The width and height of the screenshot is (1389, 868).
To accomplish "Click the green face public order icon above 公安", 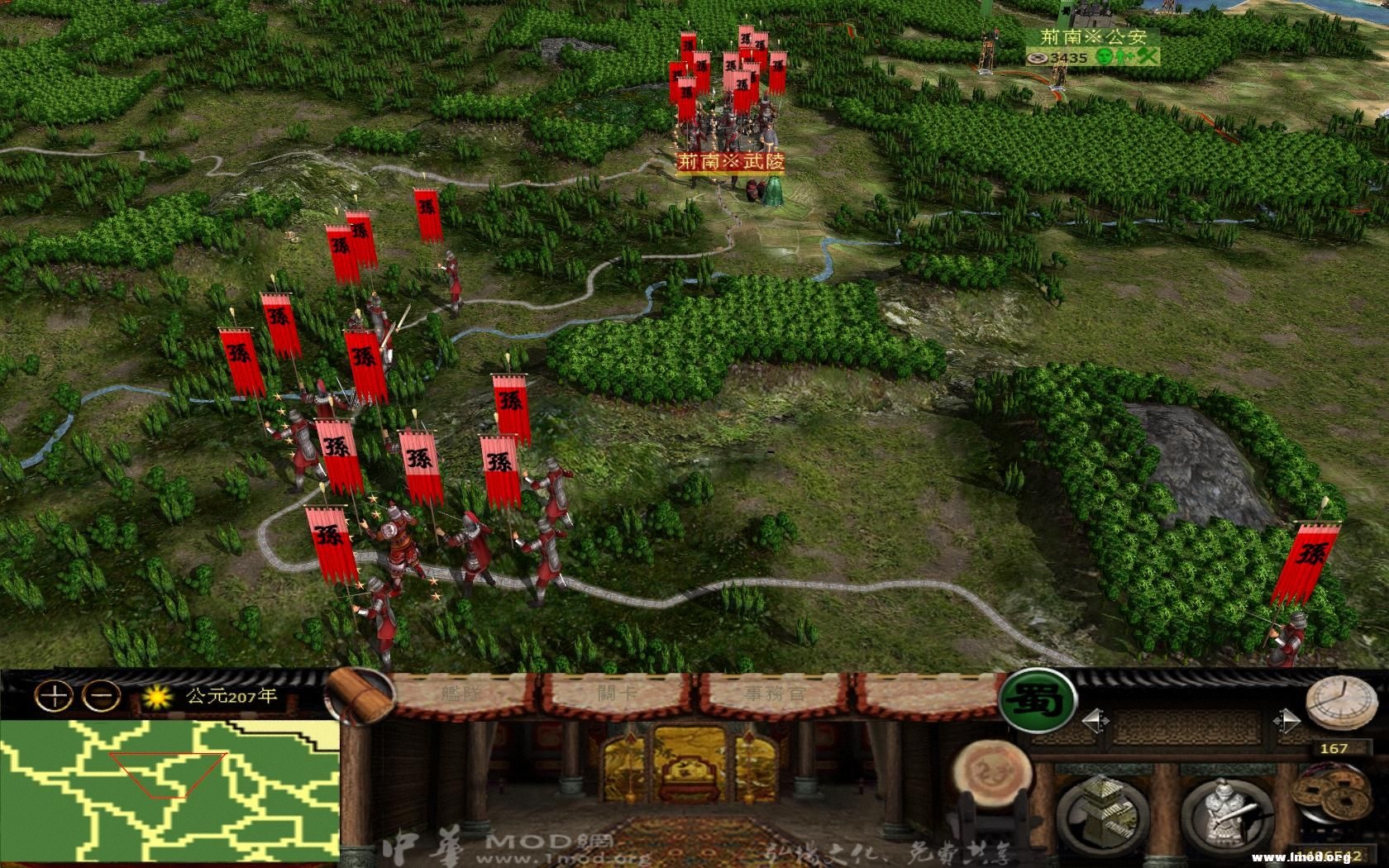I will (1105, 58).
